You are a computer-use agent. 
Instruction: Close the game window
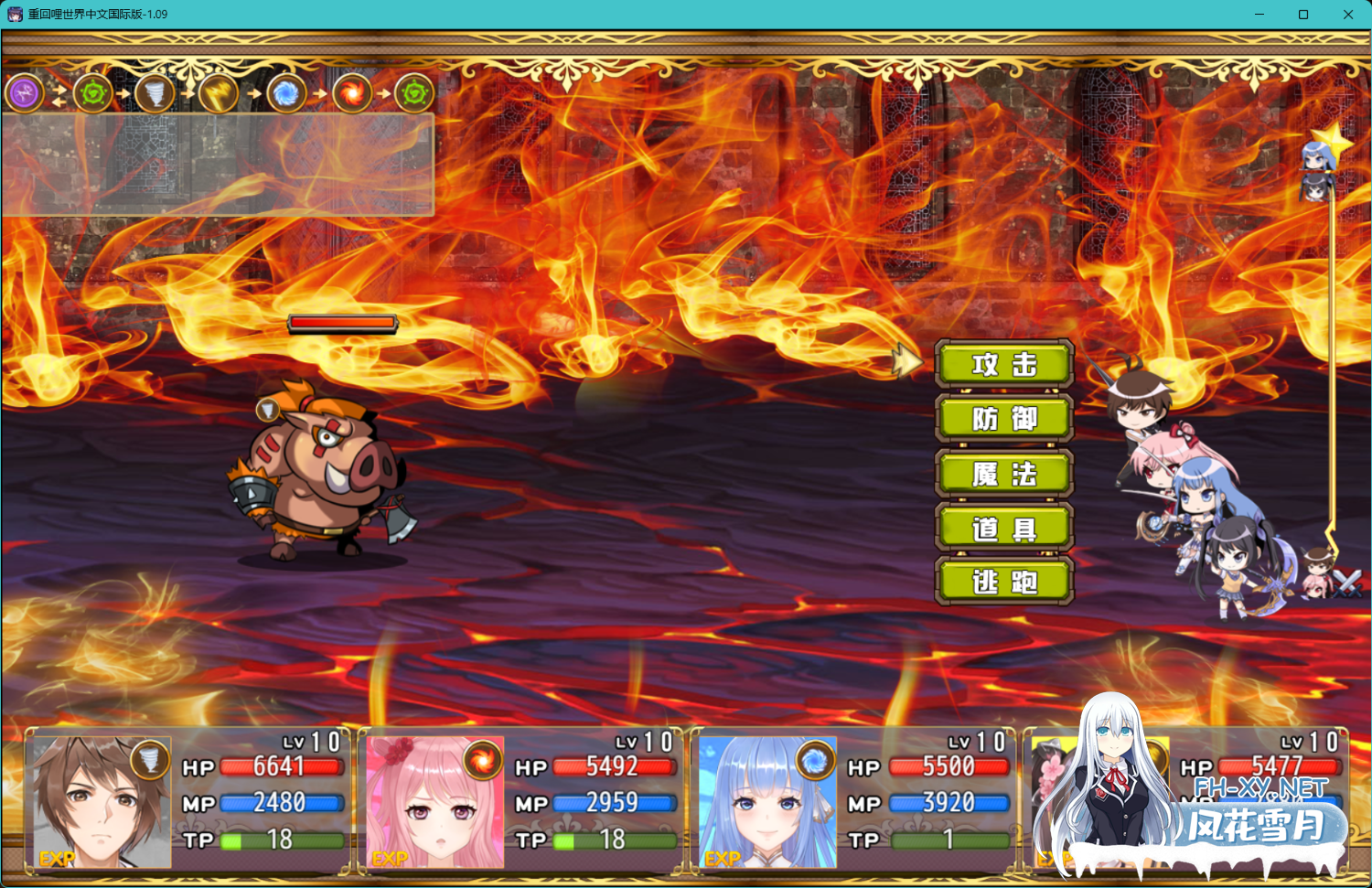[1347, 15]
